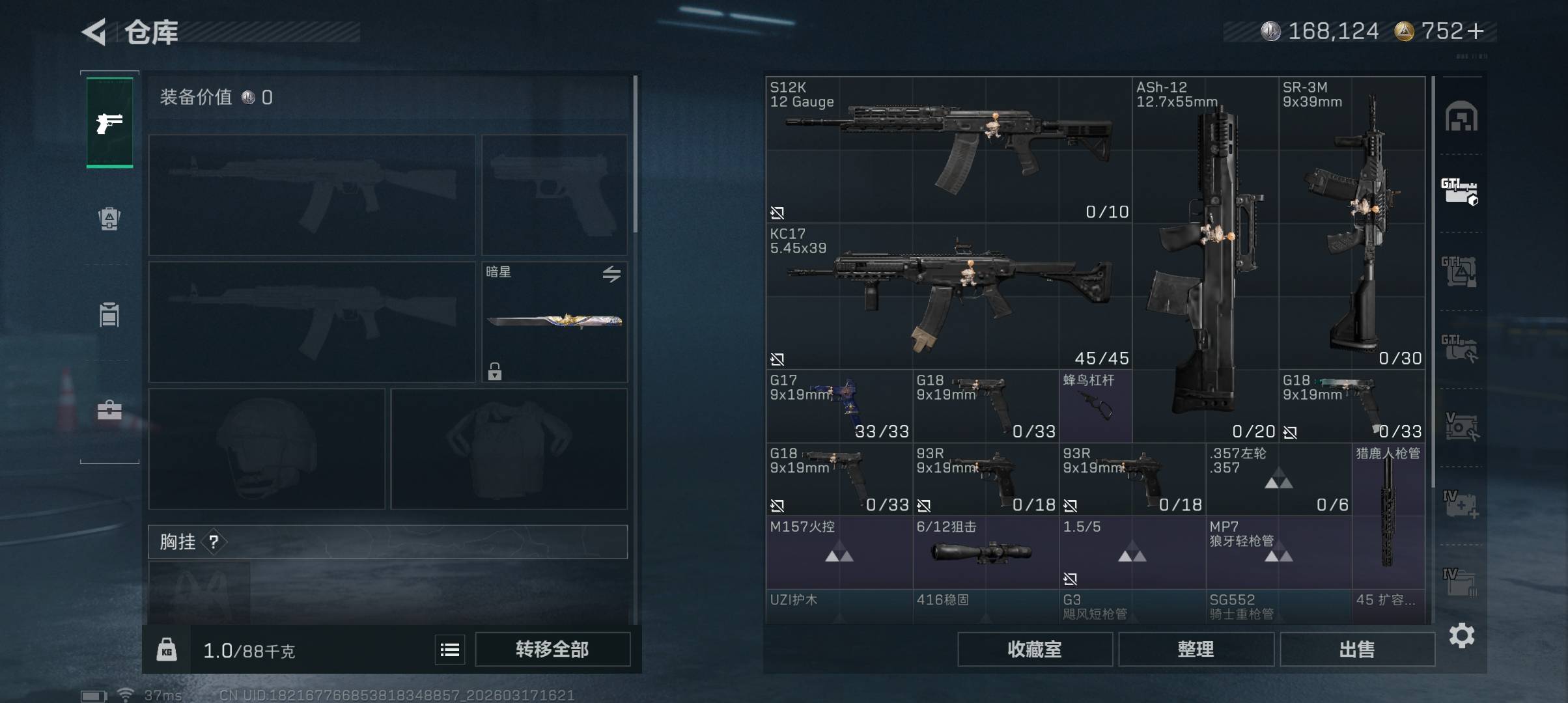This screenshot has height=703, width=1568.
Task: Select the .357左轮 revolver slot
Action: coord(1278,480)
